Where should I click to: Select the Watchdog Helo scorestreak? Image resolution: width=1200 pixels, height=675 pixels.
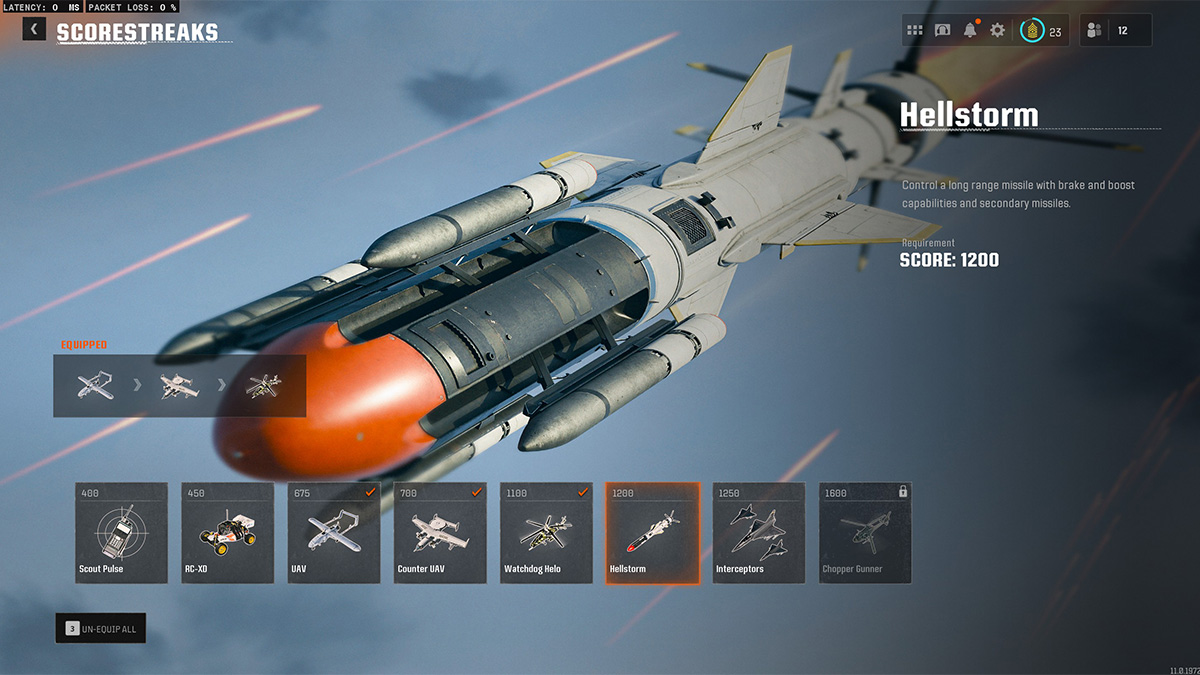546,533
